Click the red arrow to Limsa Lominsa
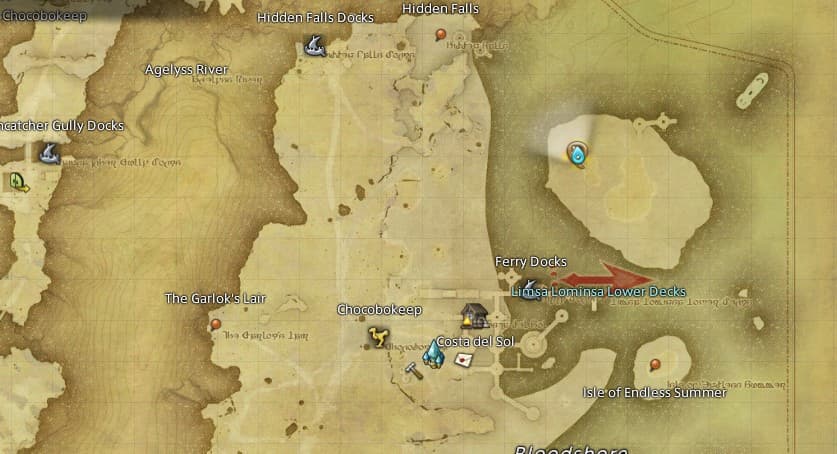Viewport: 837px width, 454px height. [x=606, y=276]
